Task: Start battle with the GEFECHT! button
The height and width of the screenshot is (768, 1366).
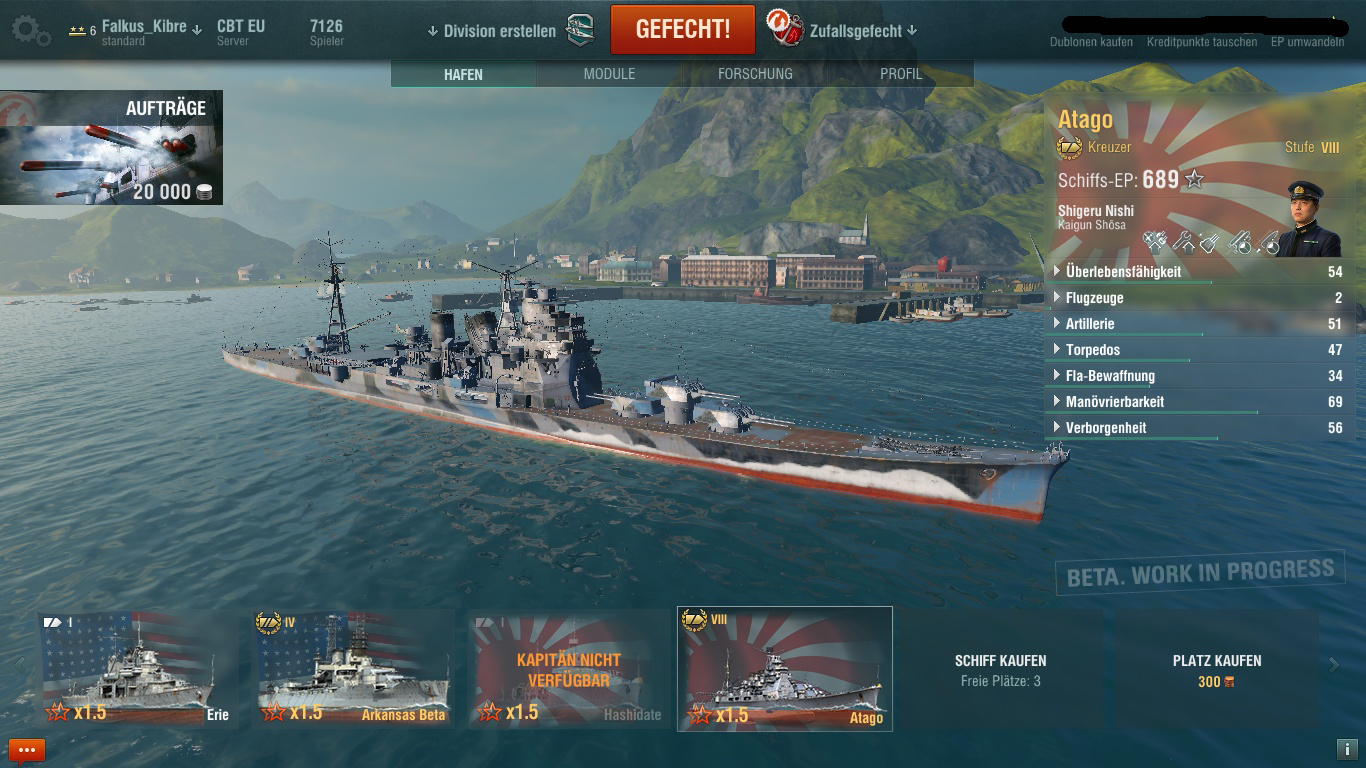Action: [x=682, y=29]
